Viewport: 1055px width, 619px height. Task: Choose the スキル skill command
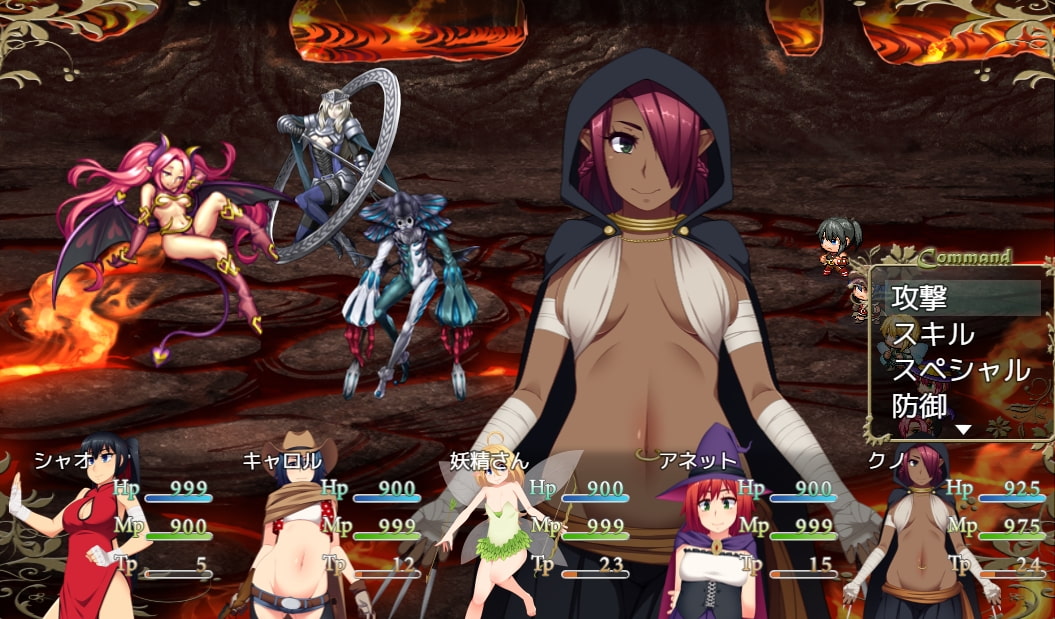960,333
